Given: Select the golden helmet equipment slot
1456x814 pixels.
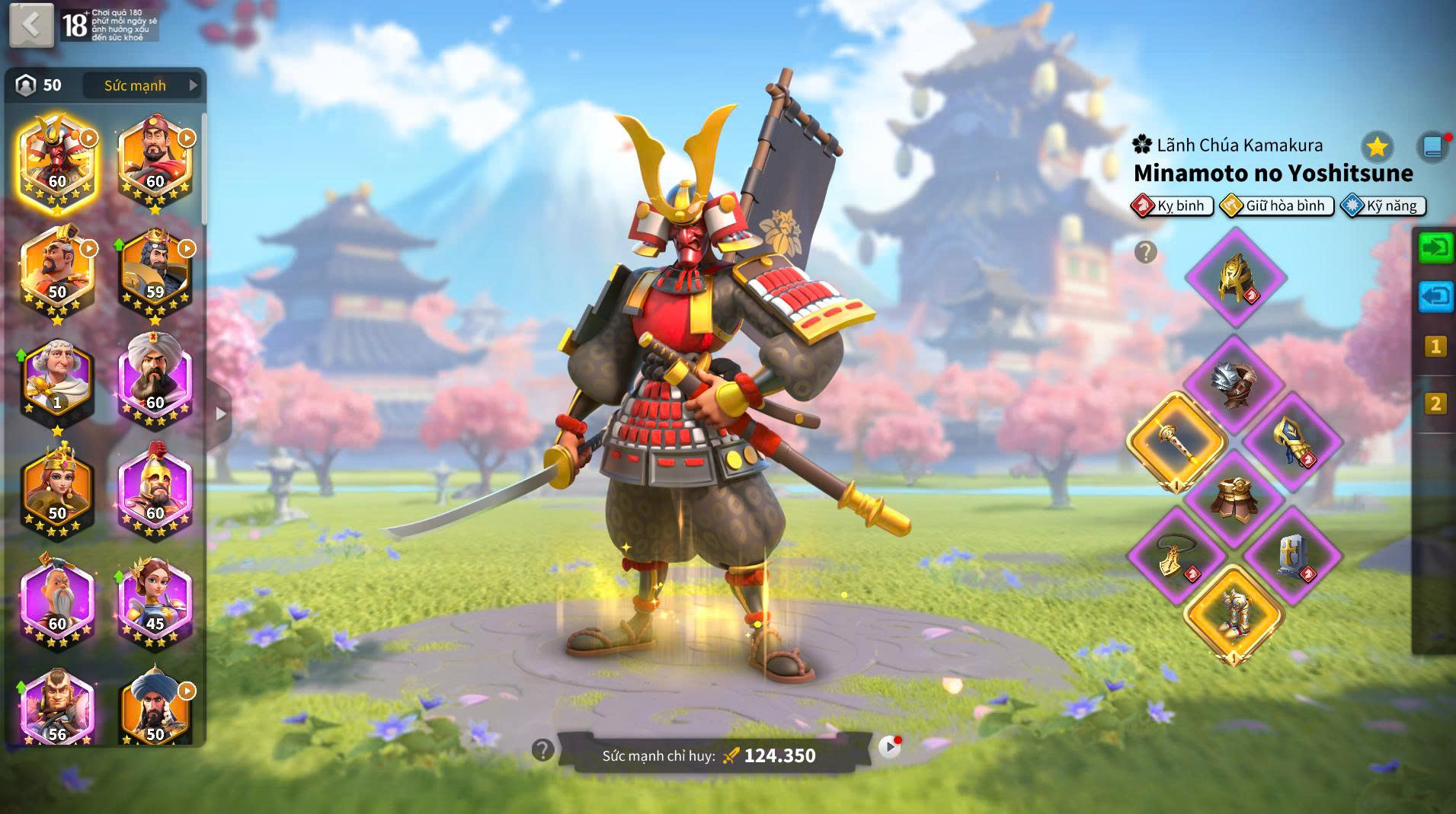Looking at the screenshot, I should (x=1236, y=278).
